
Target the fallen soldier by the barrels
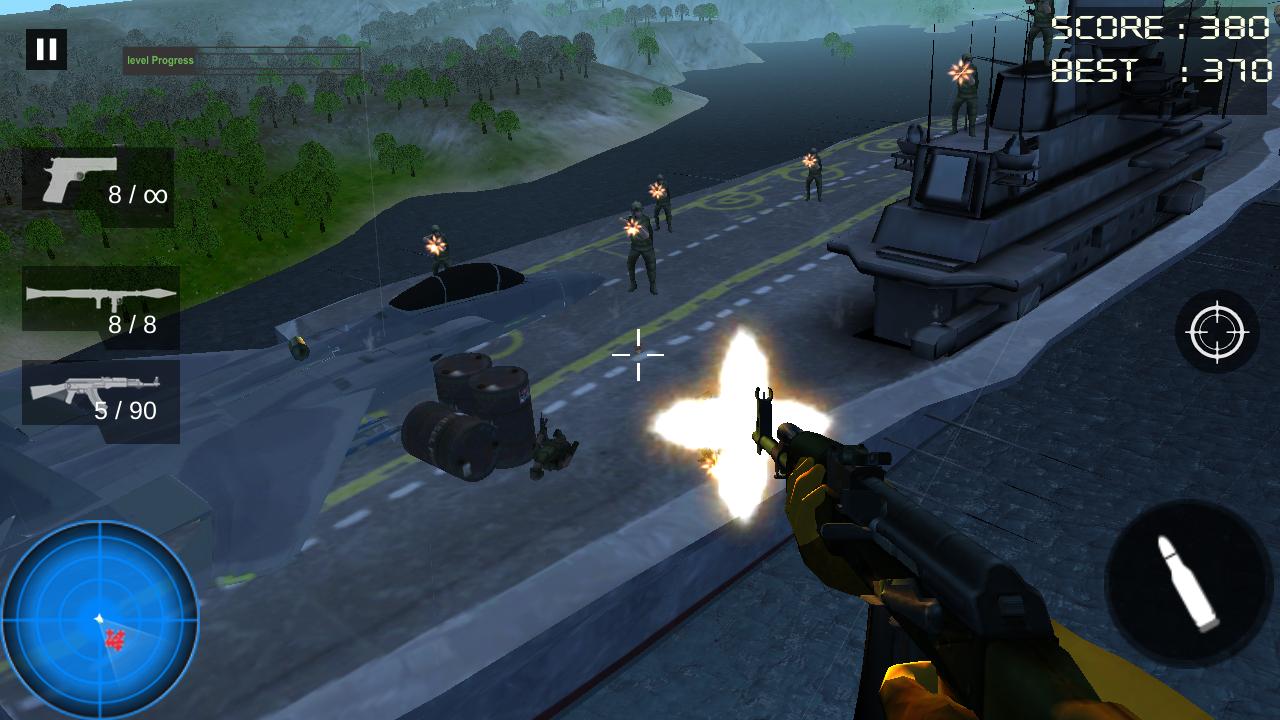(553, 448)
